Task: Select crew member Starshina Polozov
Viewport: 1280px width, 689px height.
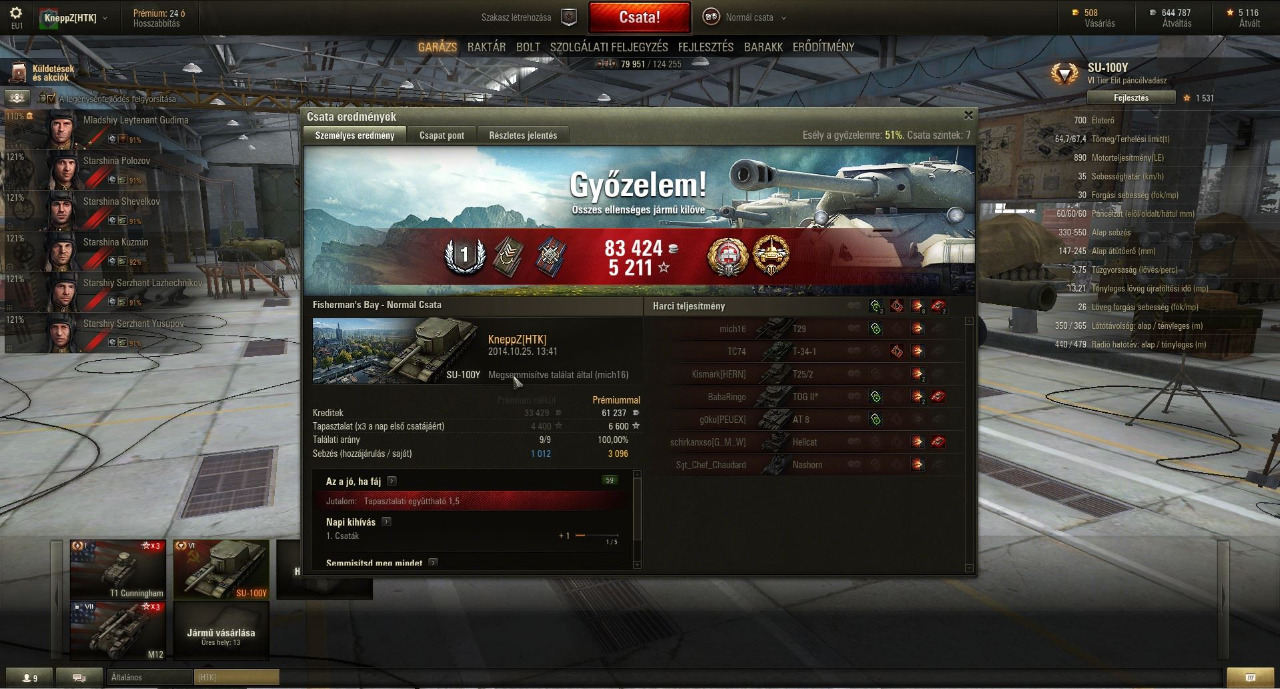Action: (x=105, y=161)
